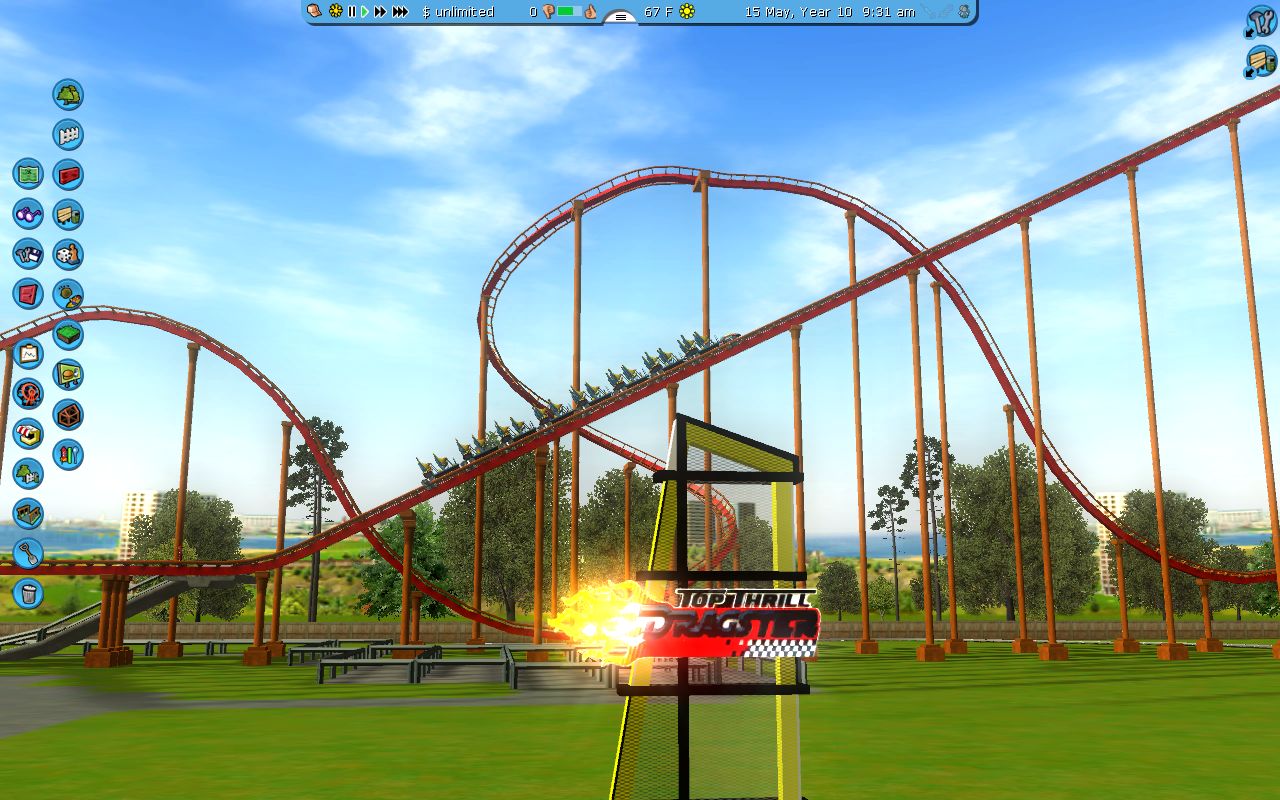The height and width of the screenshot is (800, 1280).
Task: Open the finances chart icon
Action: point(28,354)
